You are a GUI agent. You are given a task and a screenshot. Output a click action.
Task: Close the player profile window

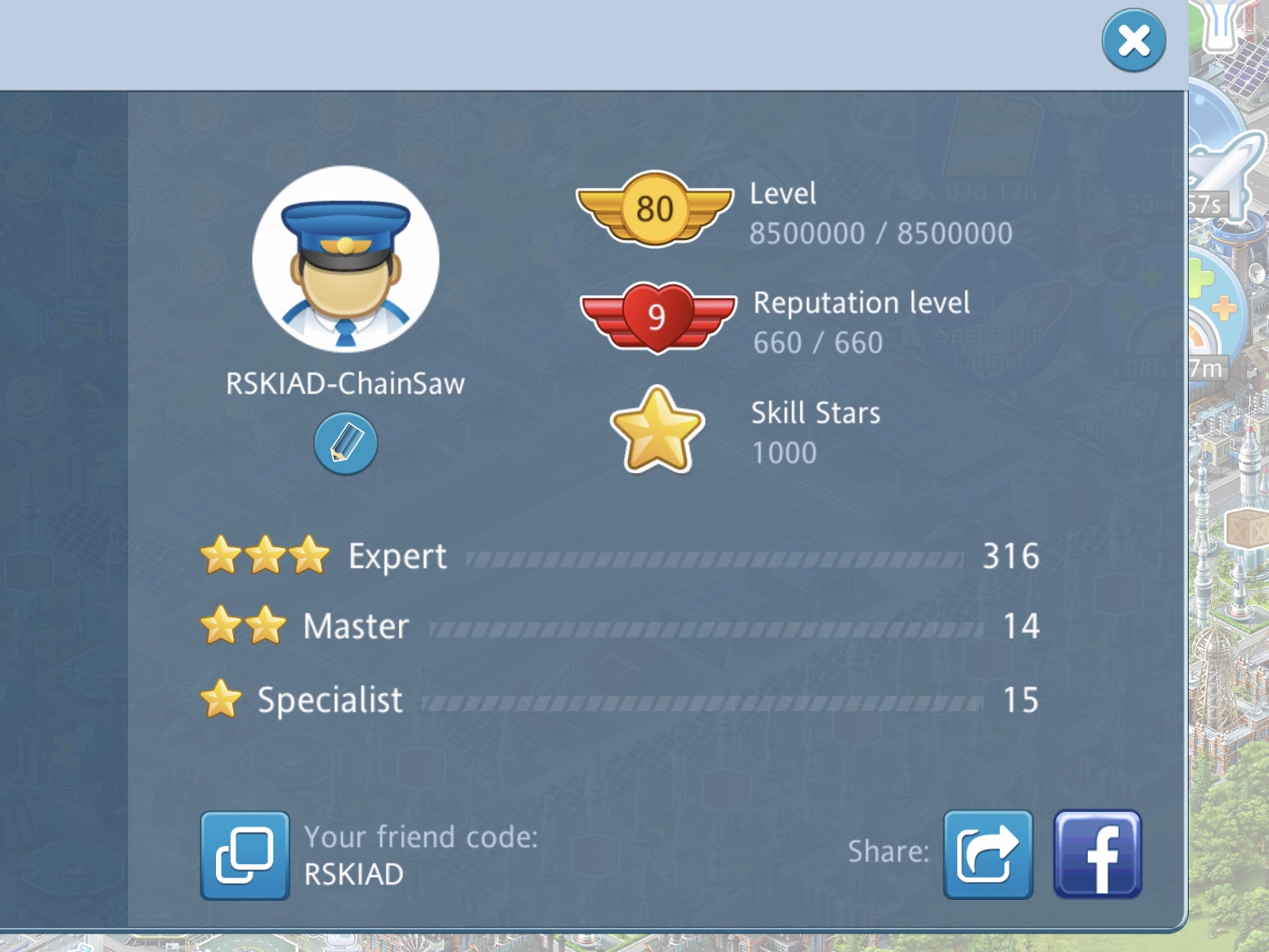(x=1133, y=40)
